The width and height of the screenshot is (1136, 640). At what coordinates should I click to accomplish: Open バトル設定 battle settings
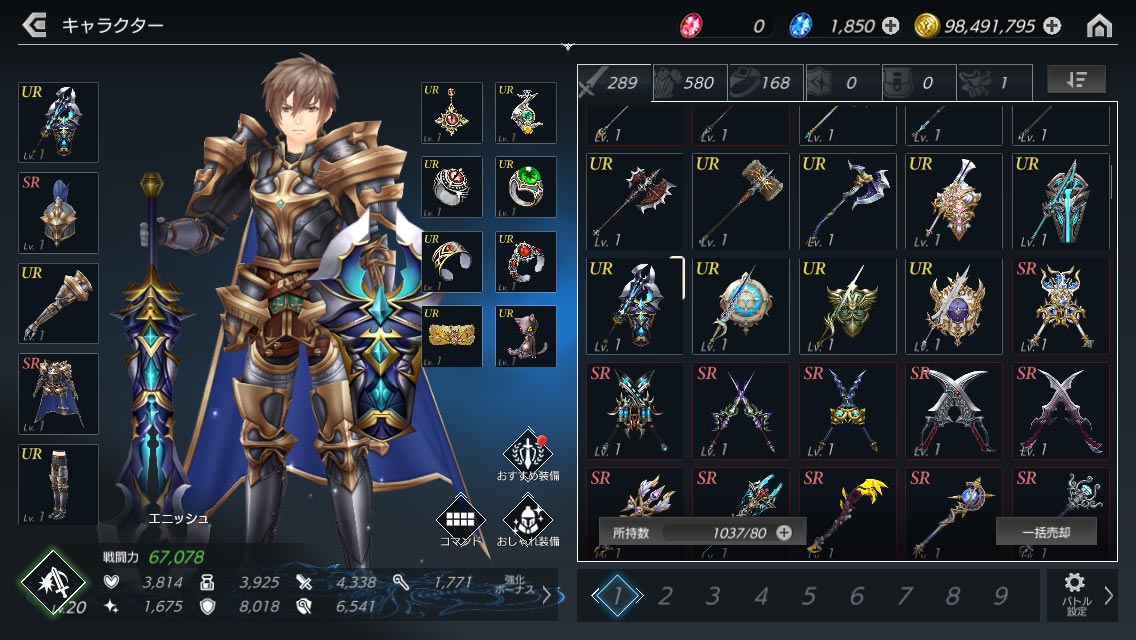pyautogui.click(x=1076, y=596)
